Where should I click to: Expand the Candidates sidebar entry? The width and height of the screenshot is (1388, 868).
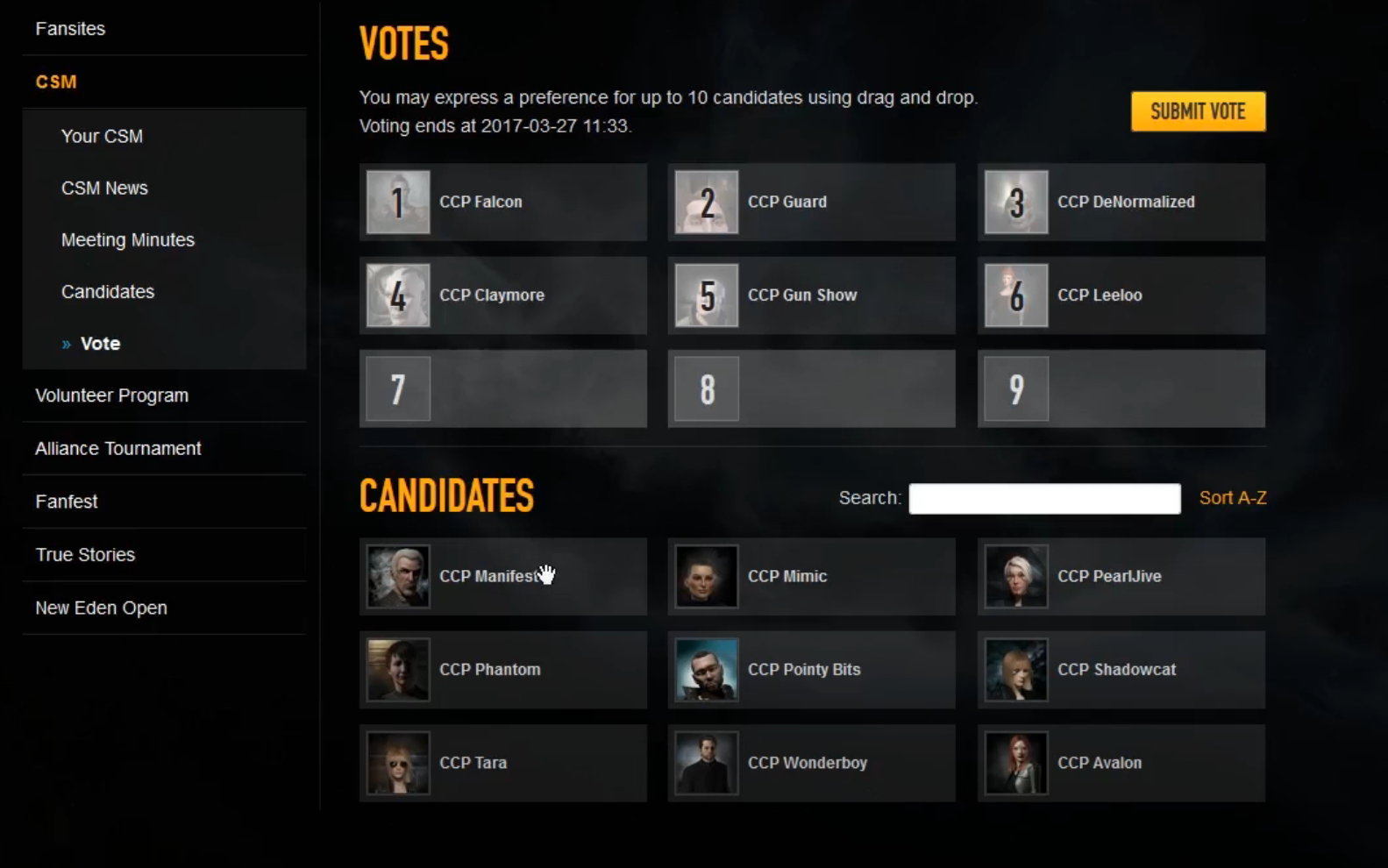pyautogui.click(x=108, y=292)
